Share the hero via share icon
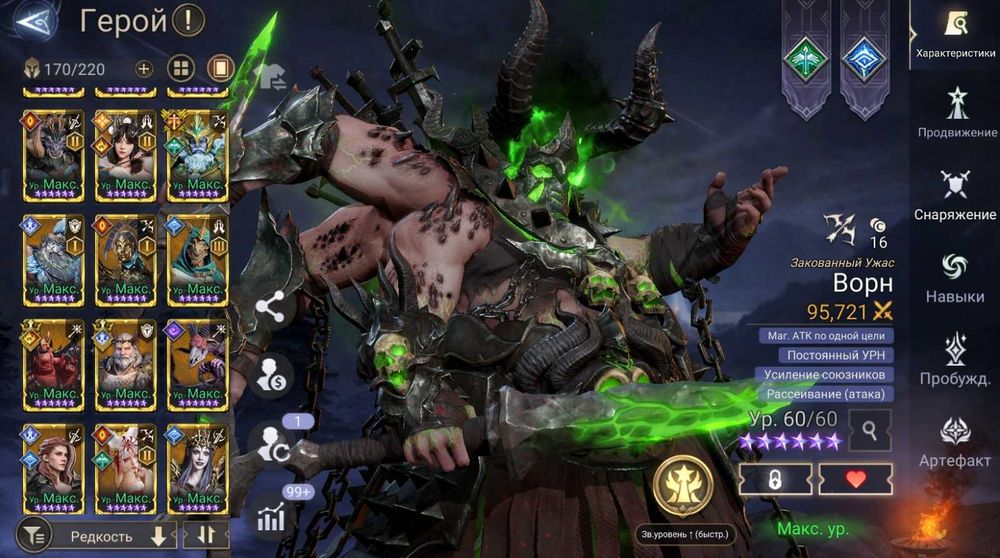The width and height of the screenshot is (1000, 558). tap(271, 308)
